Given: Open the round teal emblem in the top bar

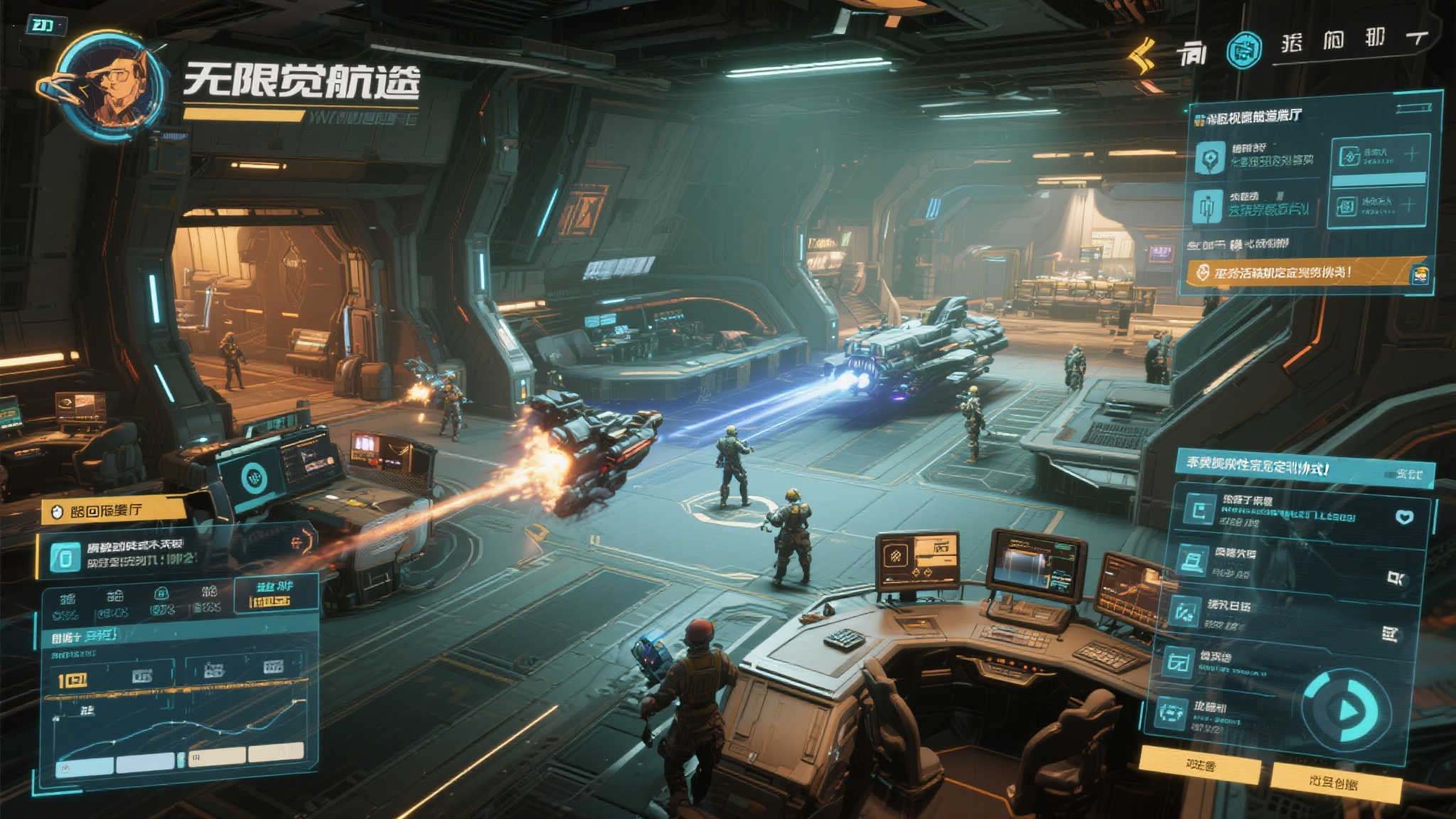Looking at the screenshot, I should [x=1244, y=50].
